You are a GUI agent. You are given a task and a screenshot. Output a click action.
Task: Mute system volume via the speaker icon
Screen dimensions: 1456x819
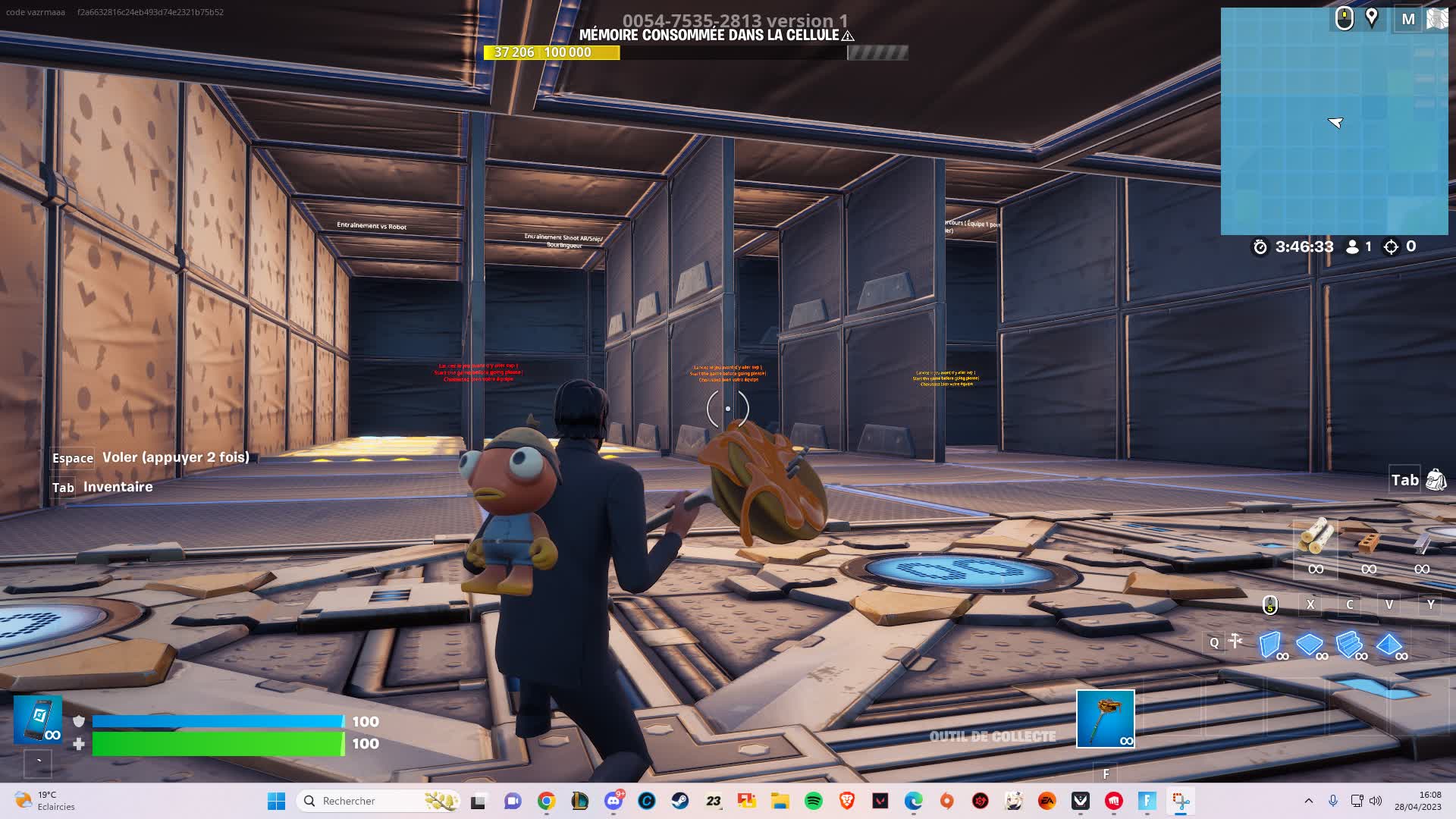1374,801
